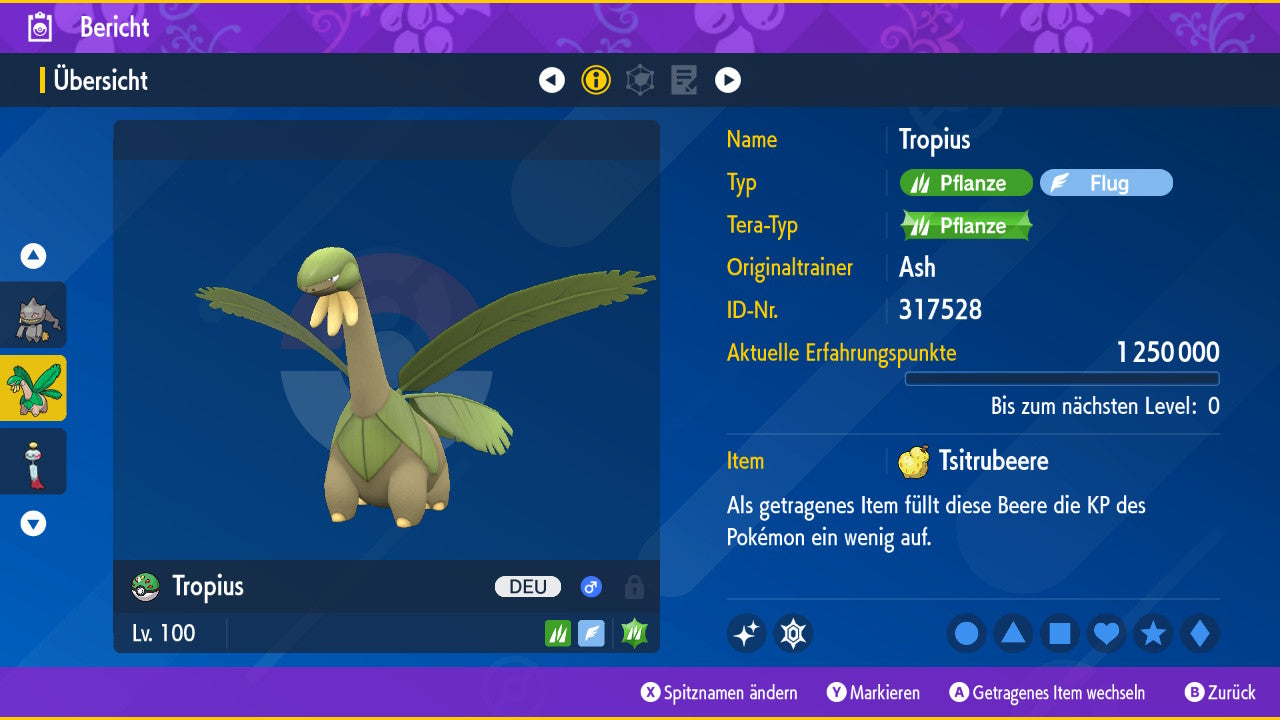The width and height of the screenshot is (1280, 720).
Task: Select the Banette party slot
Action: [33, 315]
